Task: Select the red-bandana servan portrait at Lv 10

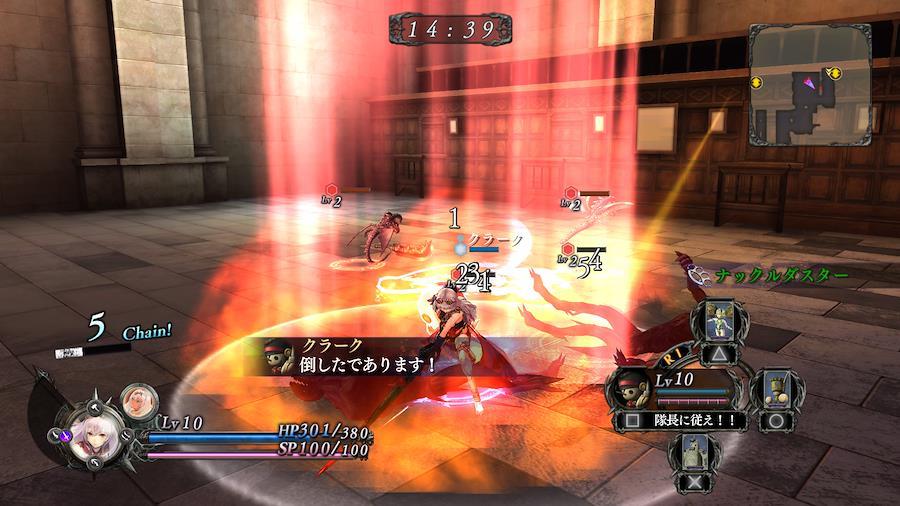Action: pos(633,387)
